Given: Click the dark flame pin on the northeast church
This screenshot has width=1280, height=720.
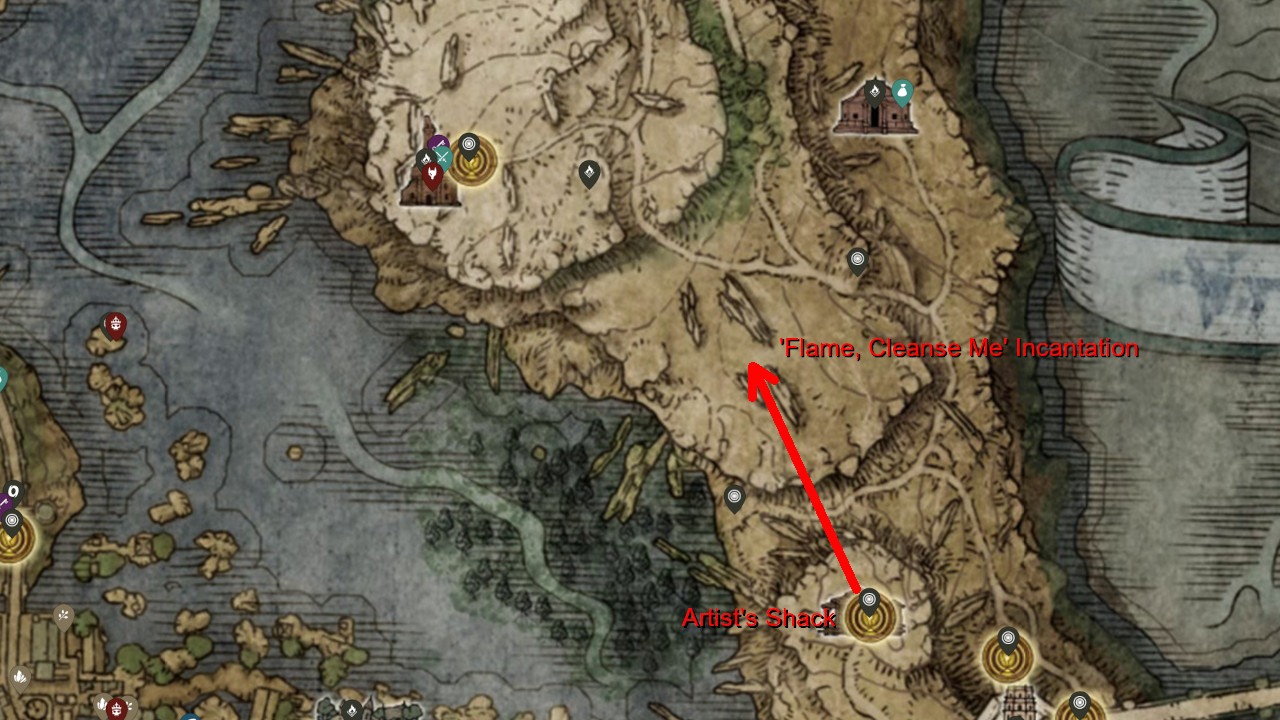Looking at the screenshot, I should click(x=874, y=92).
